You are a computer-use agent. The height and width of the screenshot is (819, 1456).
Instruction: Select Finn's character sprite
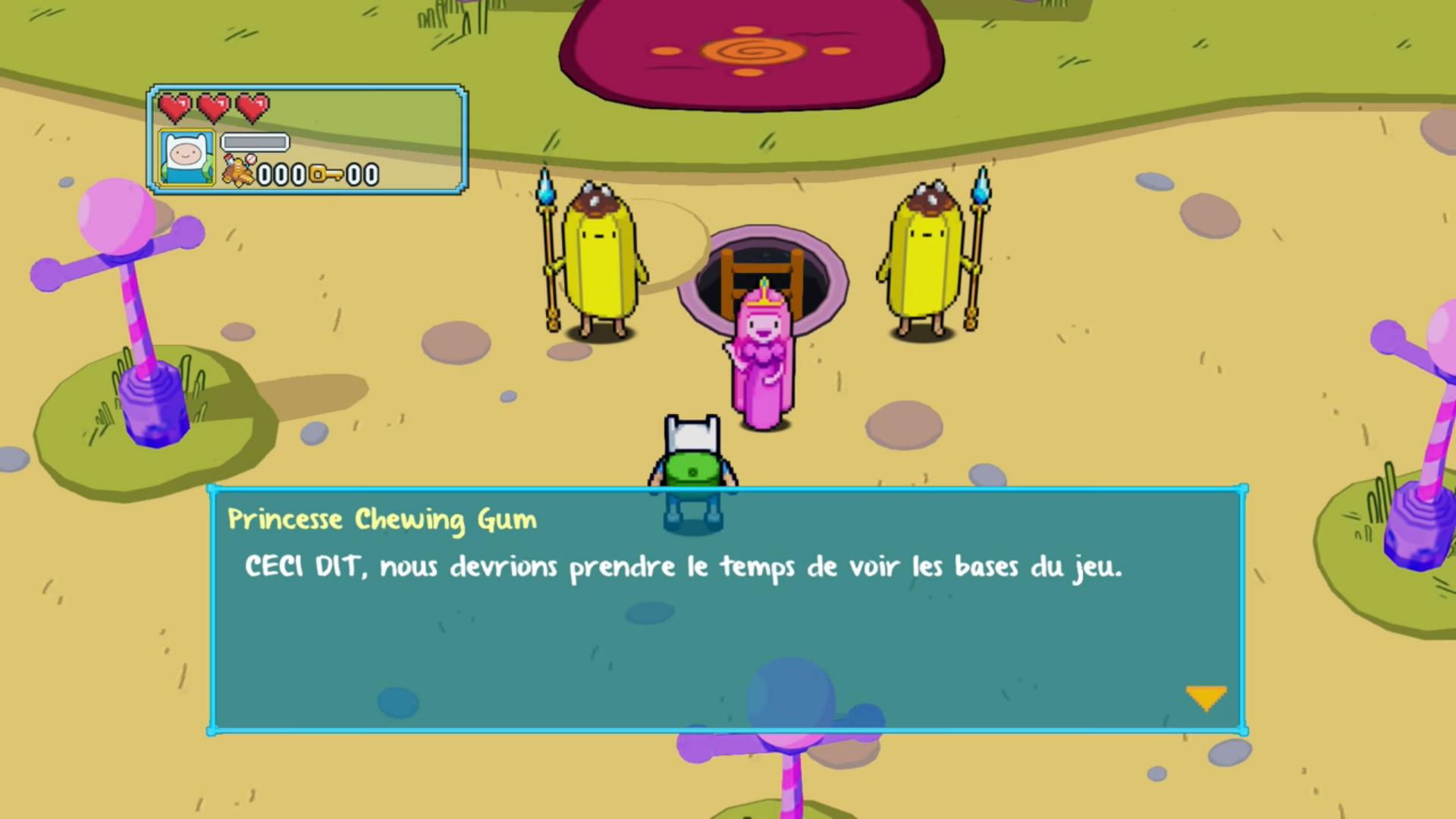[690, 455]
